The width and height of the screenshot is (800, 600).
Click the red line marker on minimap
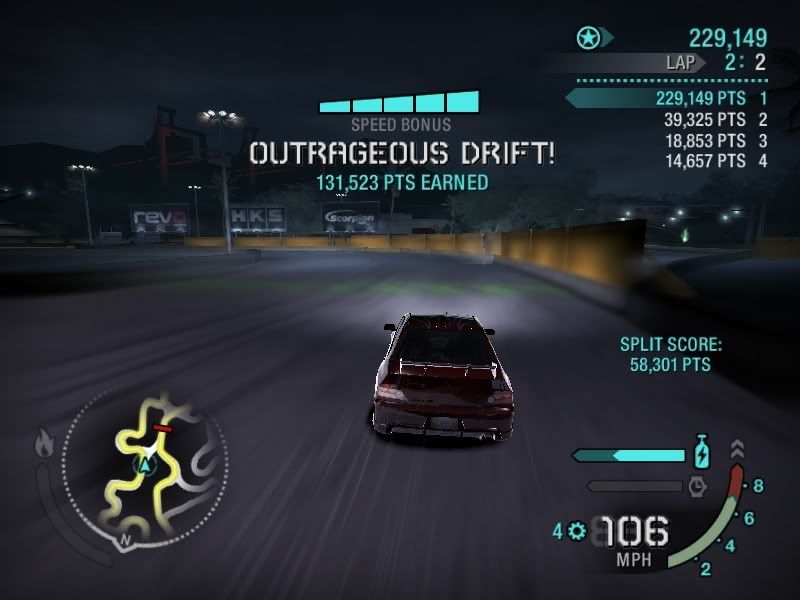pyautogui.click(x=162, y=428)
